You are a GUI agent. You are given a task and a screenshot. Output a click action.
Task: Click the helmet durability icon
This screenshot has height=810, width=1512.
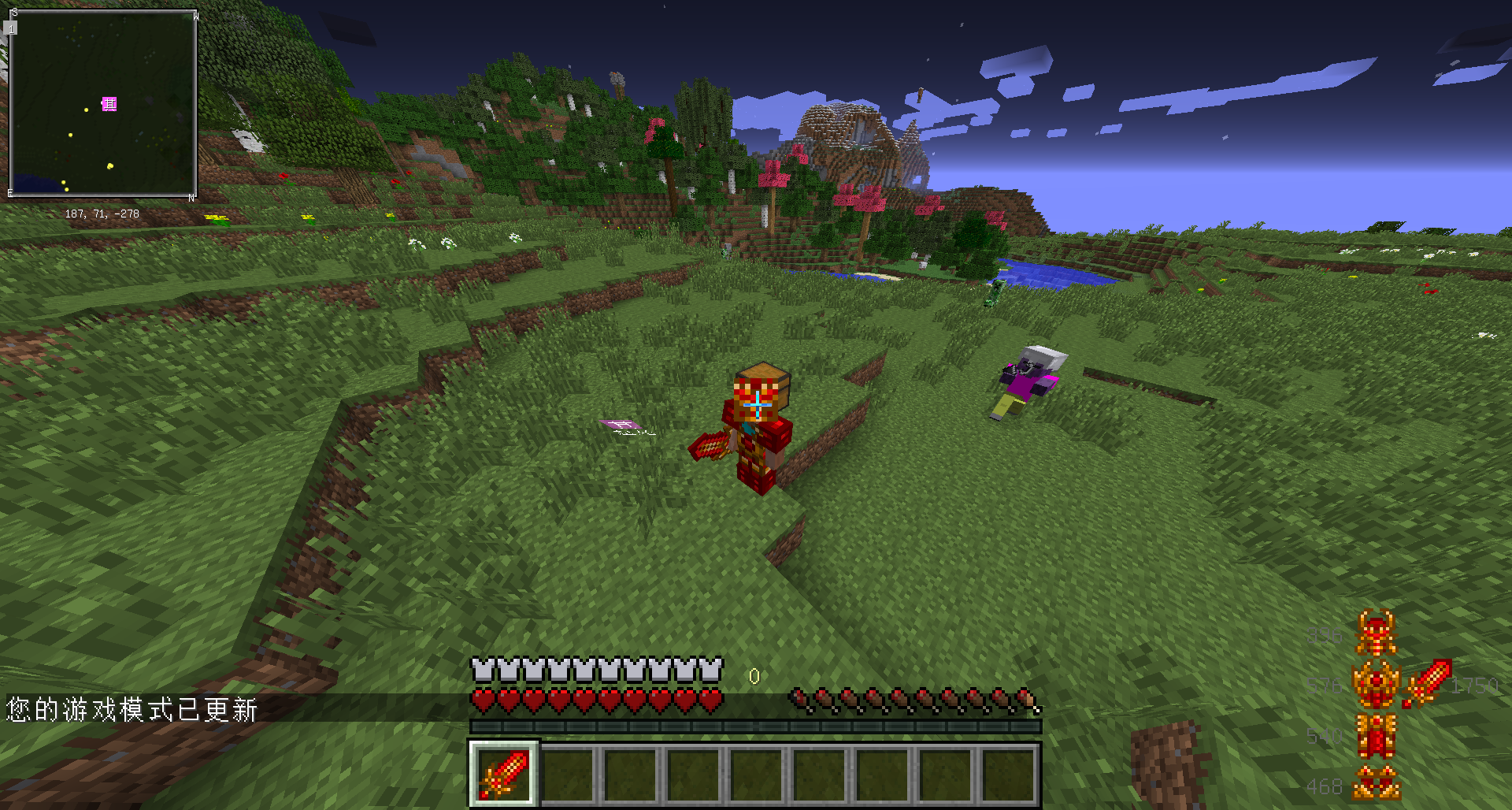[x=1376, y=633]
